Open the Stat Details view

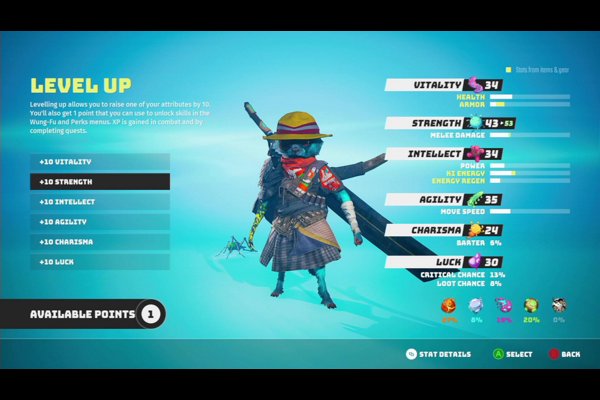(x=438, y=354)
